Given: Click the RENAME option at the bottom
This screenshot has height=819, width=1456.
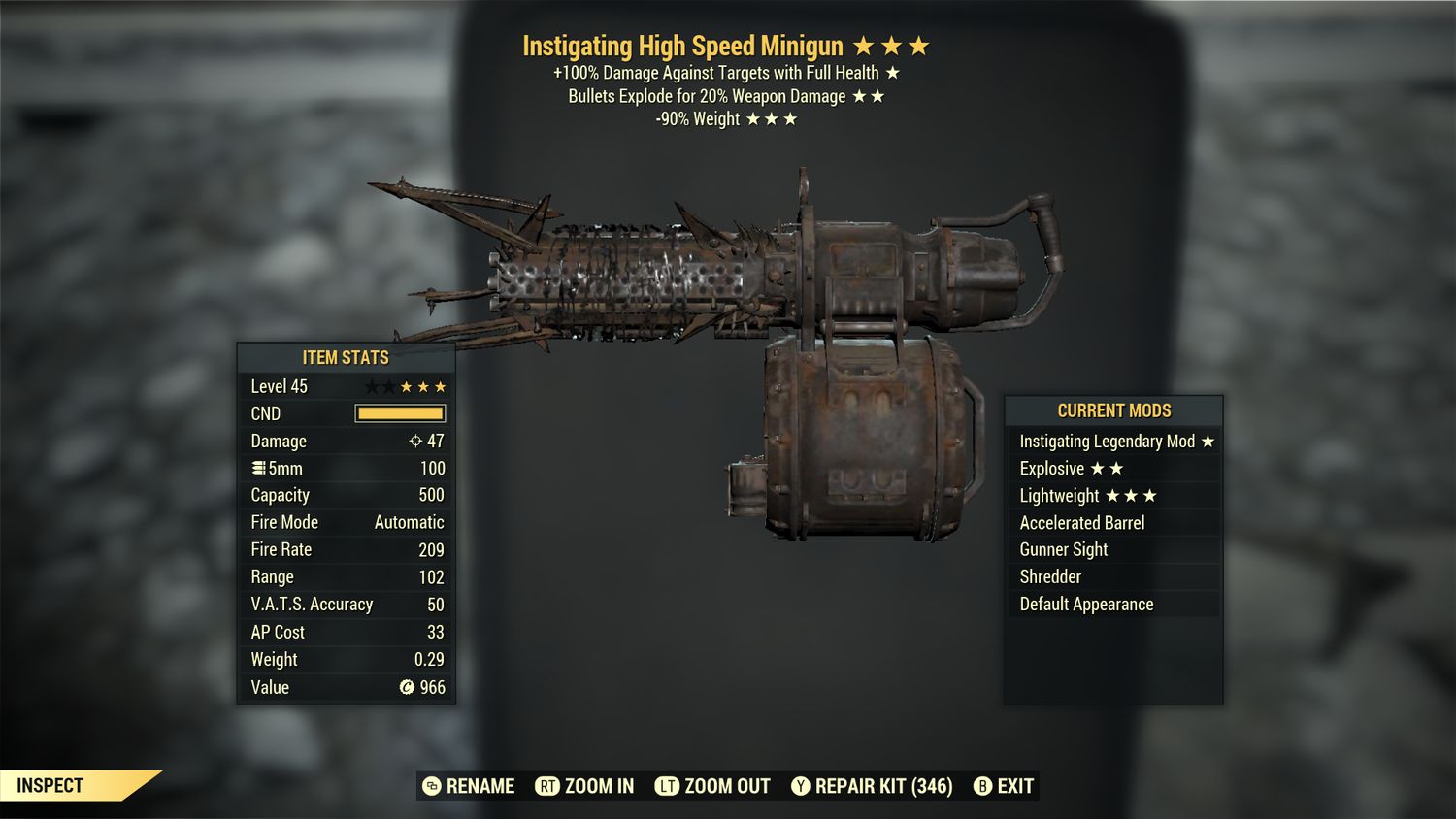Looking at the screenshot, I should [x=480, y=786].
